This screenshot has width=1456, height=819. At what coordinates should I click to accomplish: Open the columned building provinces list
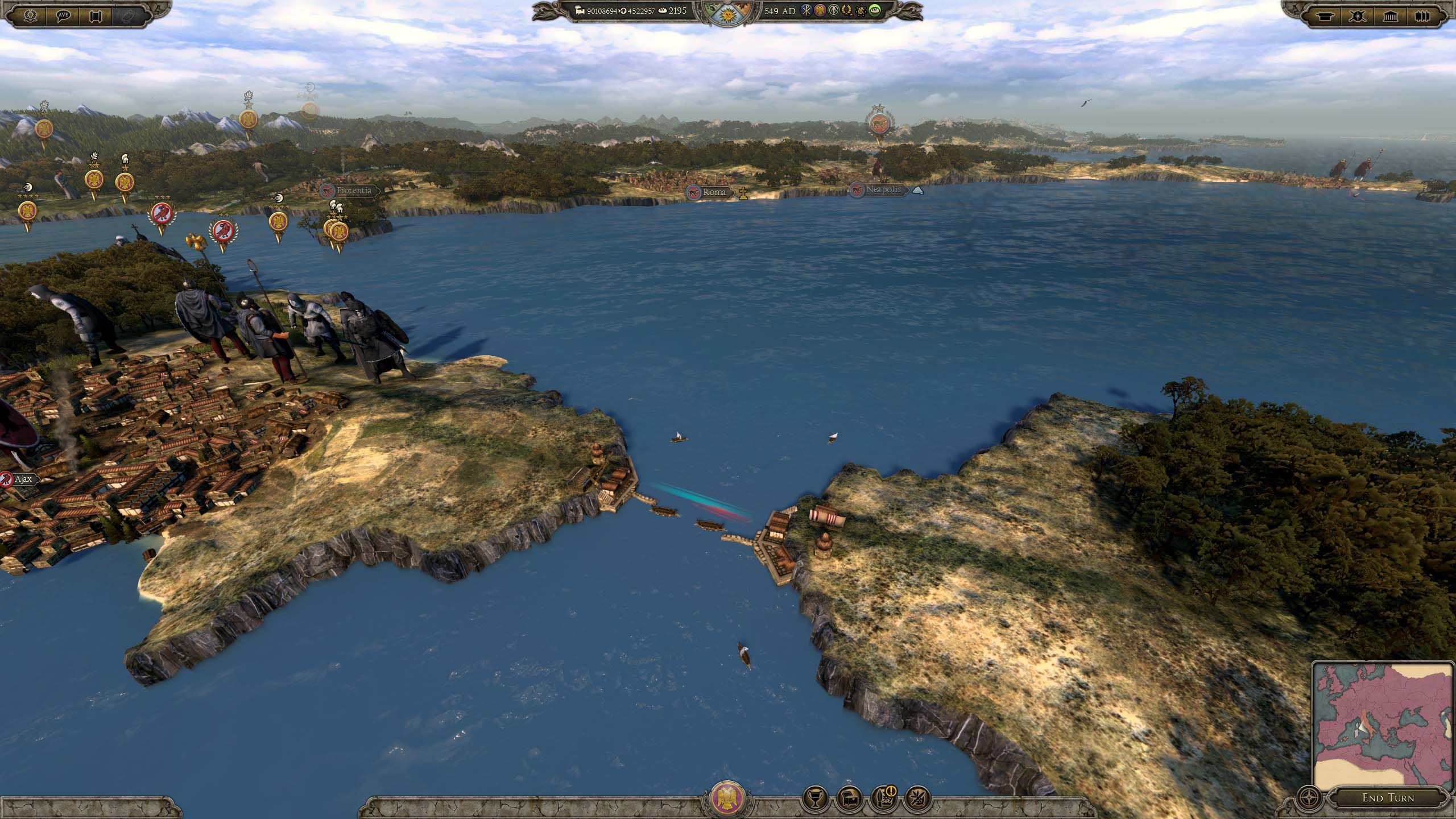[x=1390, y=15]
